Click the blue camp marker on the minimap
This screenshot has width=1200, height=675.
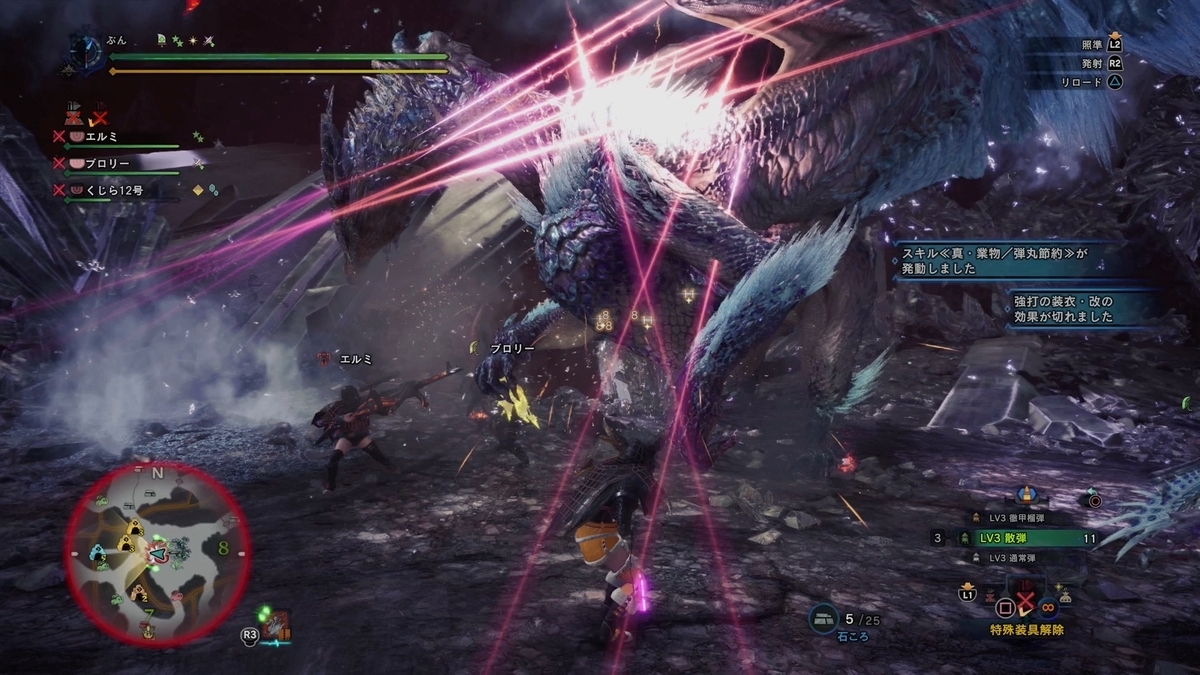tap(97, 552)
